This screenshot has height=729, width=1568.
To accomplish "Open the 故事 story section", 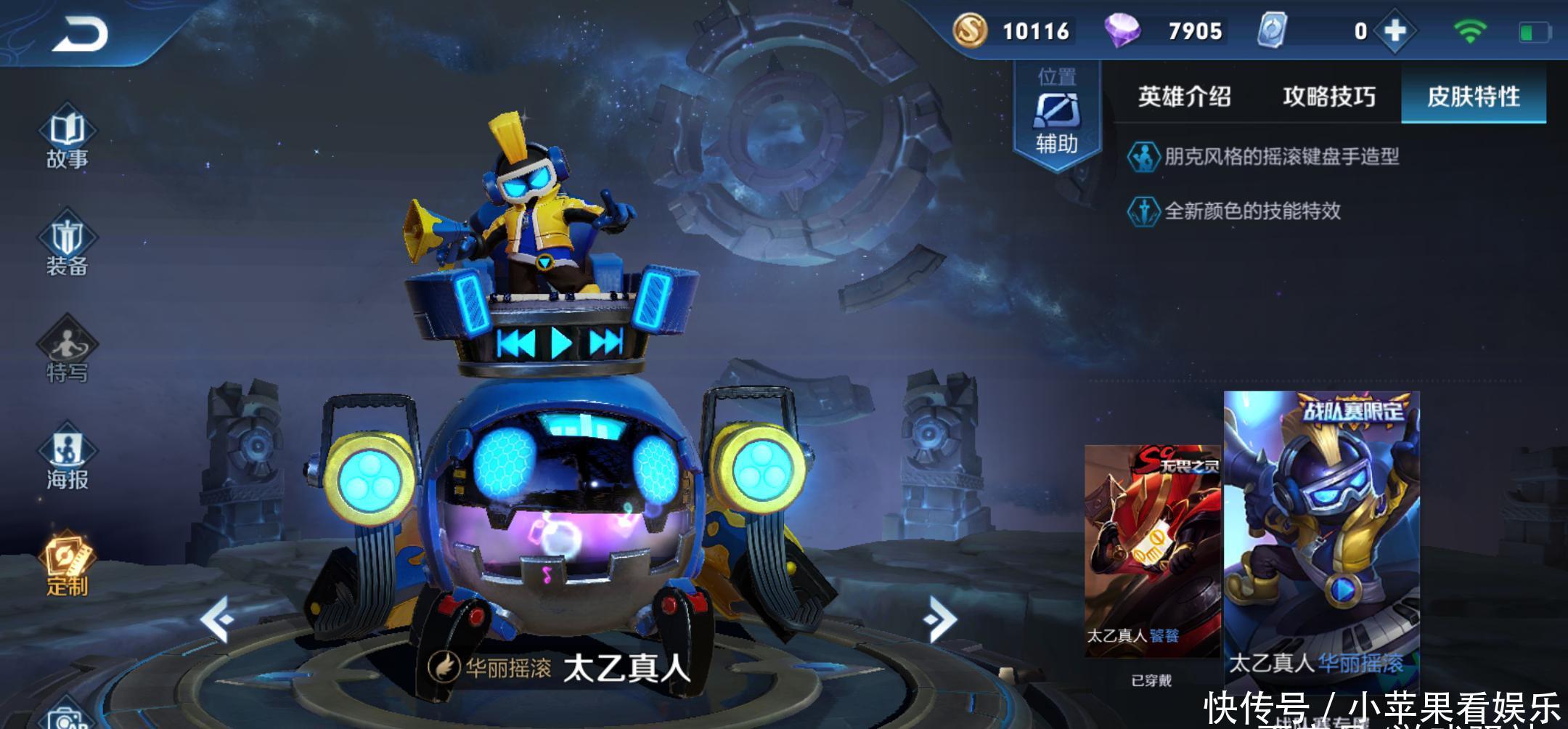I will pyautogui.click(x=67, y=140).
